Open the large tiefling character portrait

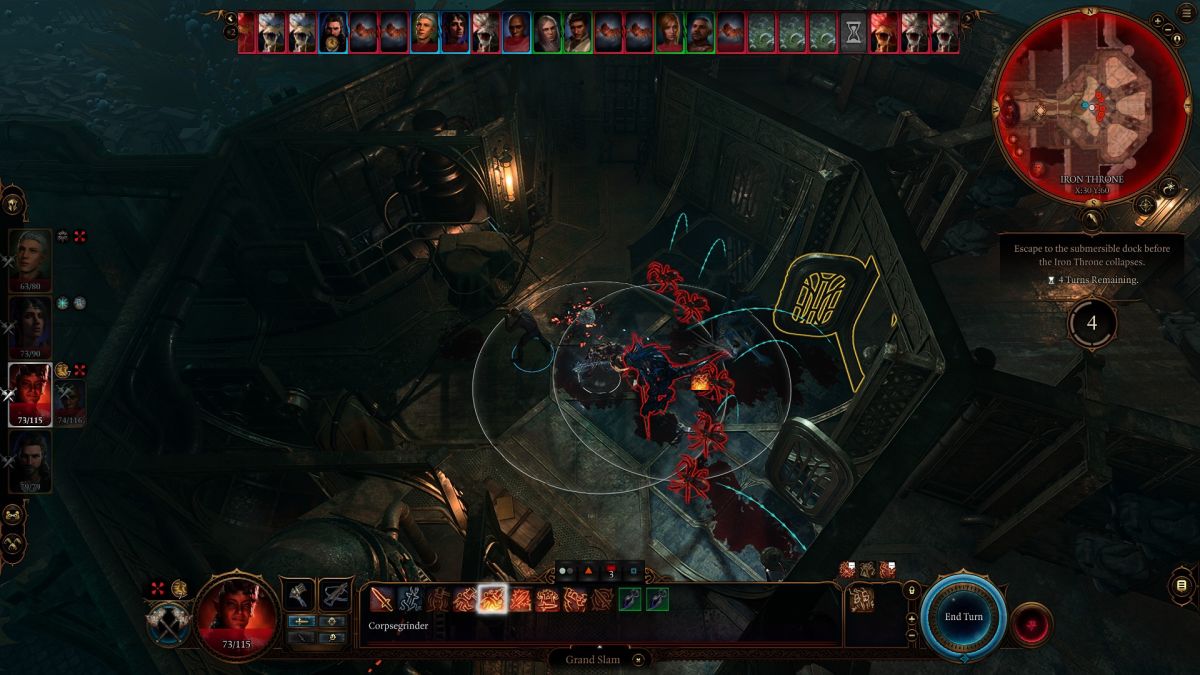click(x=236, y=610)
